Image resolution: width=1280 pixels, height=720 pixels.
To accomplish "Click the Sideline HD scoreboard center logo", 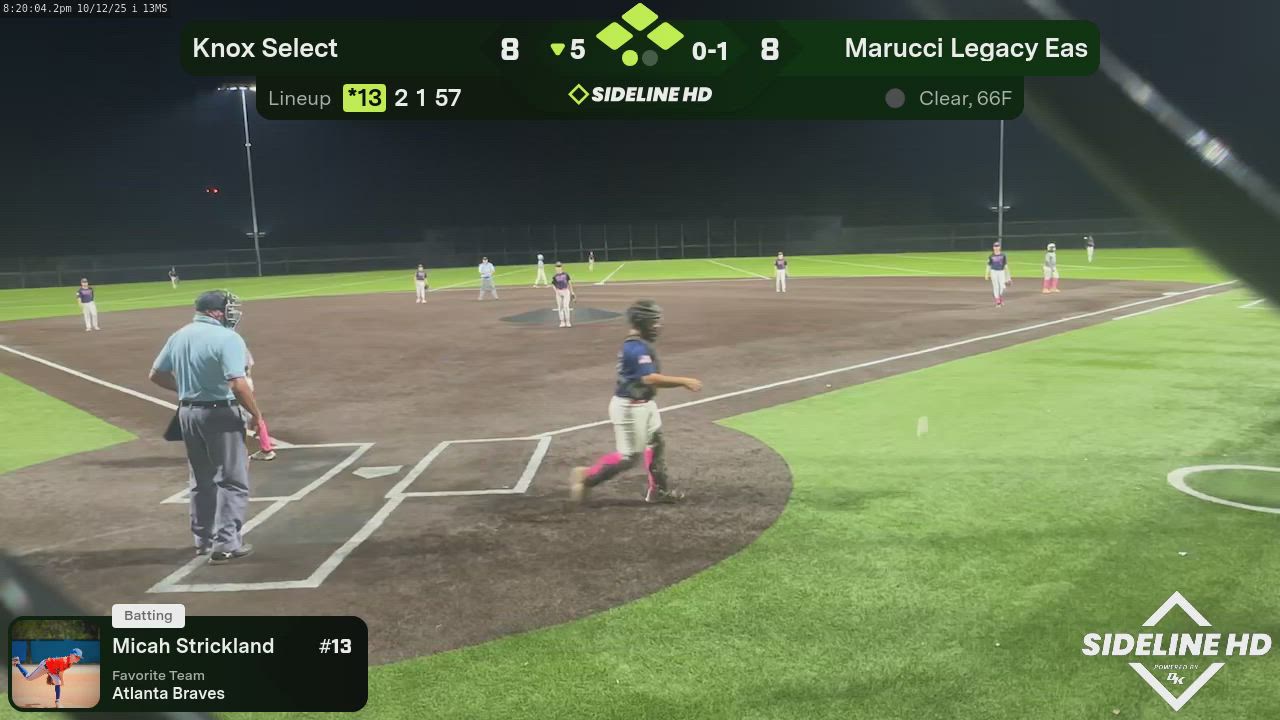I will coord(640,95).
